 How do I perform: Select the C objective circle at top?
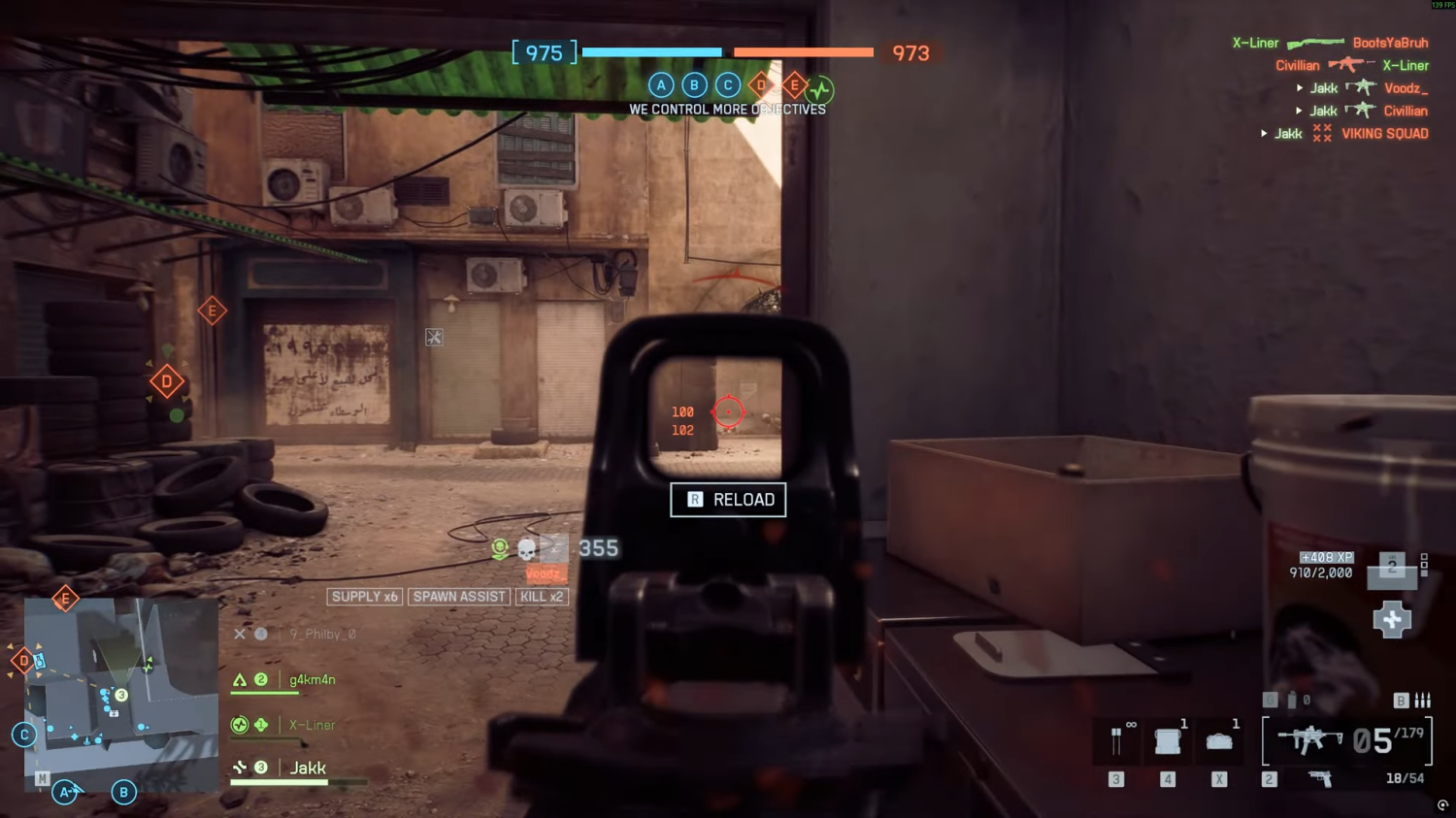pyautogui.click(x=728, y=85)
